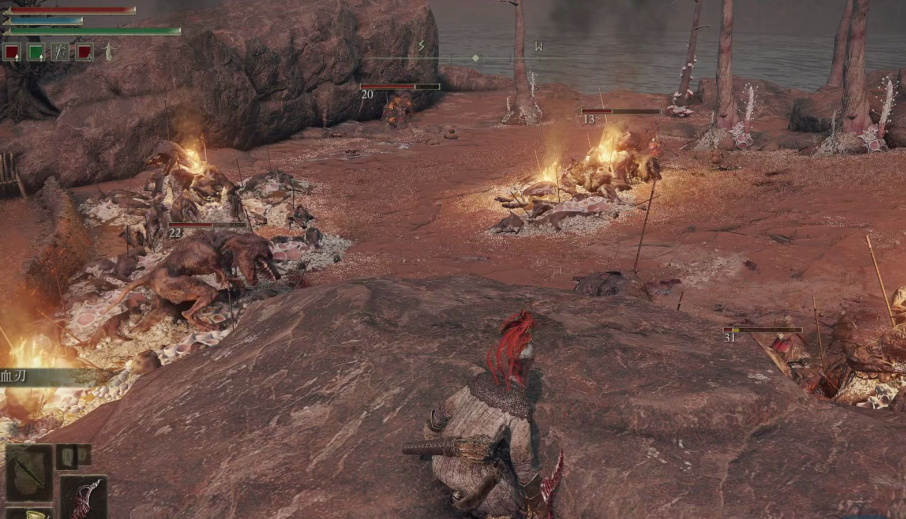Click the pale standing figure status icon
Image resolution: width=906 pixels, height=519 pixels.
coord(108,52)
